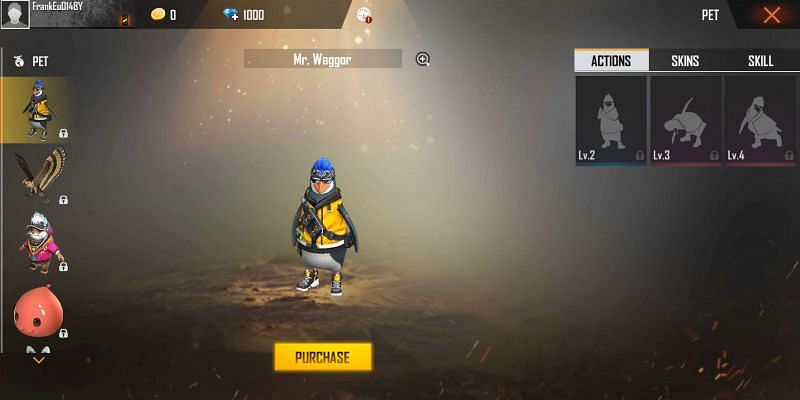Open the gold coins balance
The height and width of the screenshot is (400, 800).
[x=163, y=15]
